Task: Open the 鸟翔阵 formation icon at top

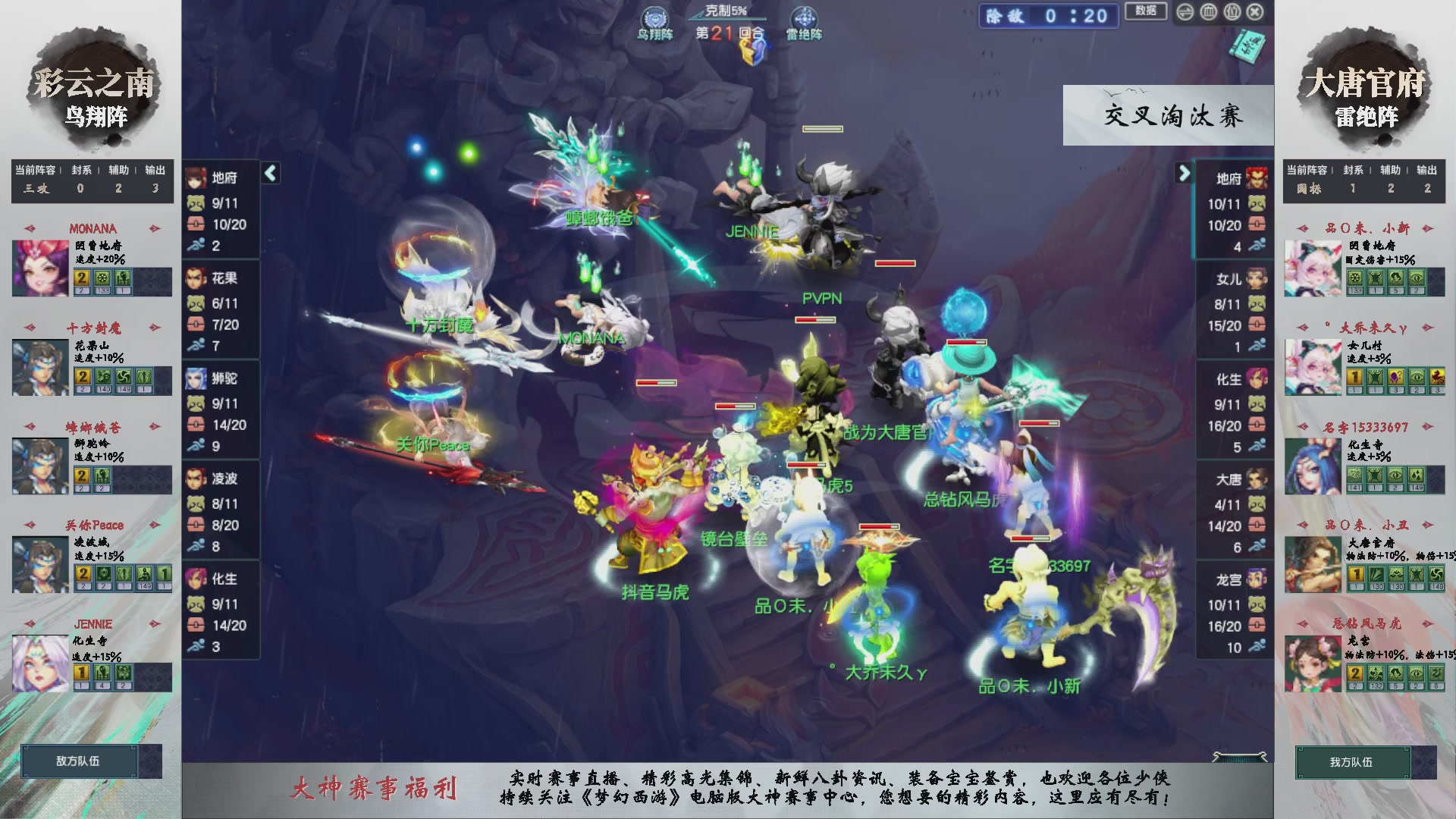Action: coord(654,17)
